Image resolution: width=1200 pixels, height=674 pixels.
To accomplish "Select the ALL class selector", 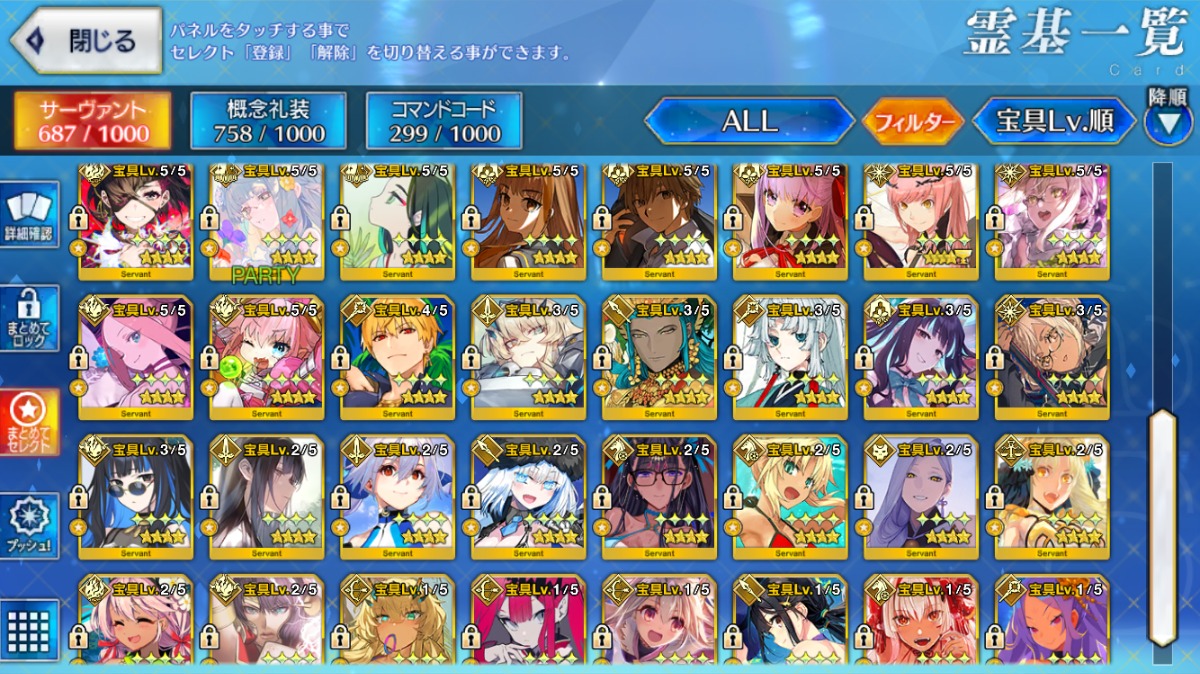I will [749, 122].
